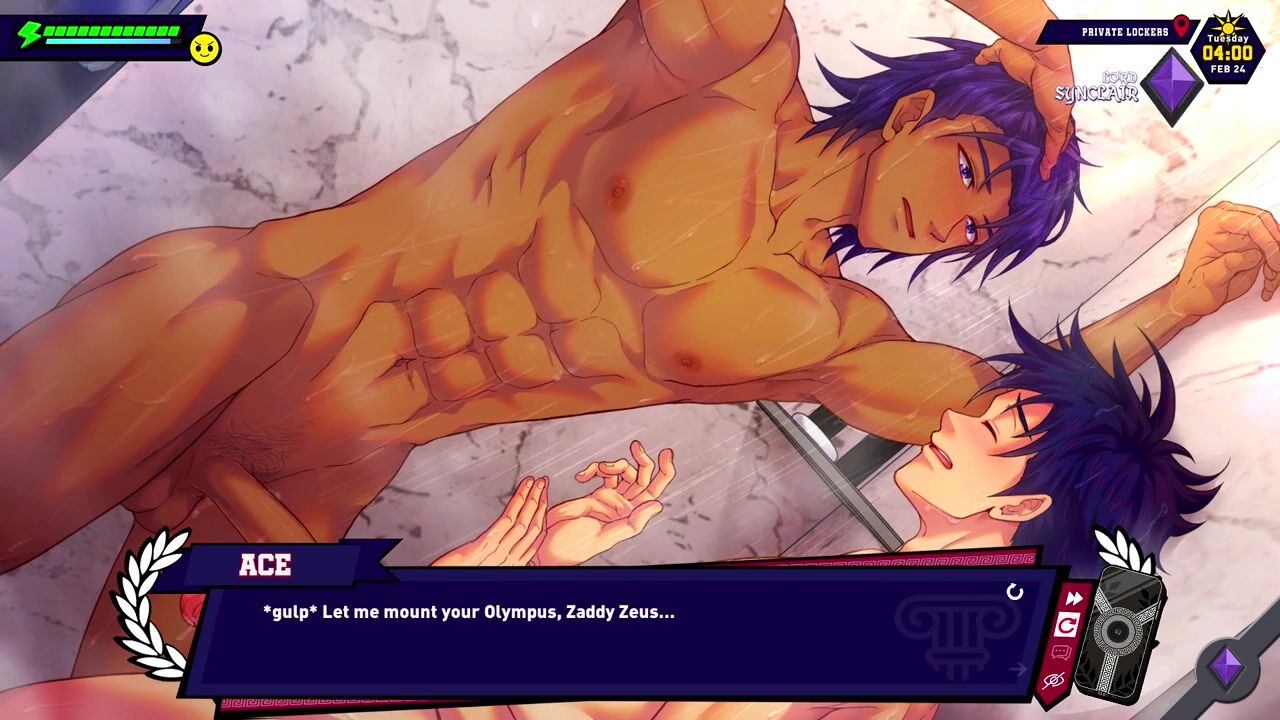Open the dialogue history log icon
This screenshot has height=720, width=1280.
tap(1061, 653)
